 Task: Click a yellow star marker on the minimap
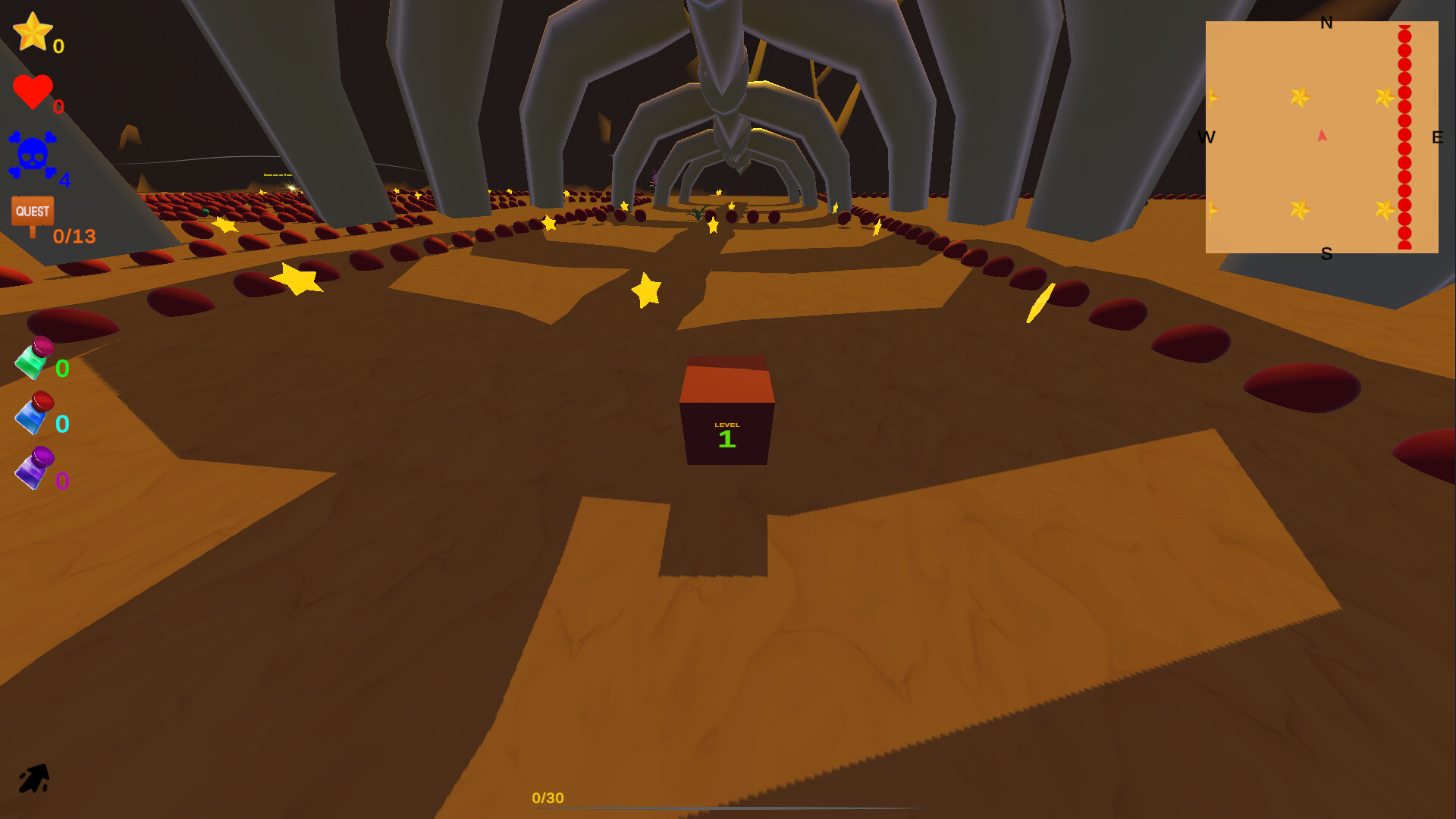click(x=1300, y=97)
